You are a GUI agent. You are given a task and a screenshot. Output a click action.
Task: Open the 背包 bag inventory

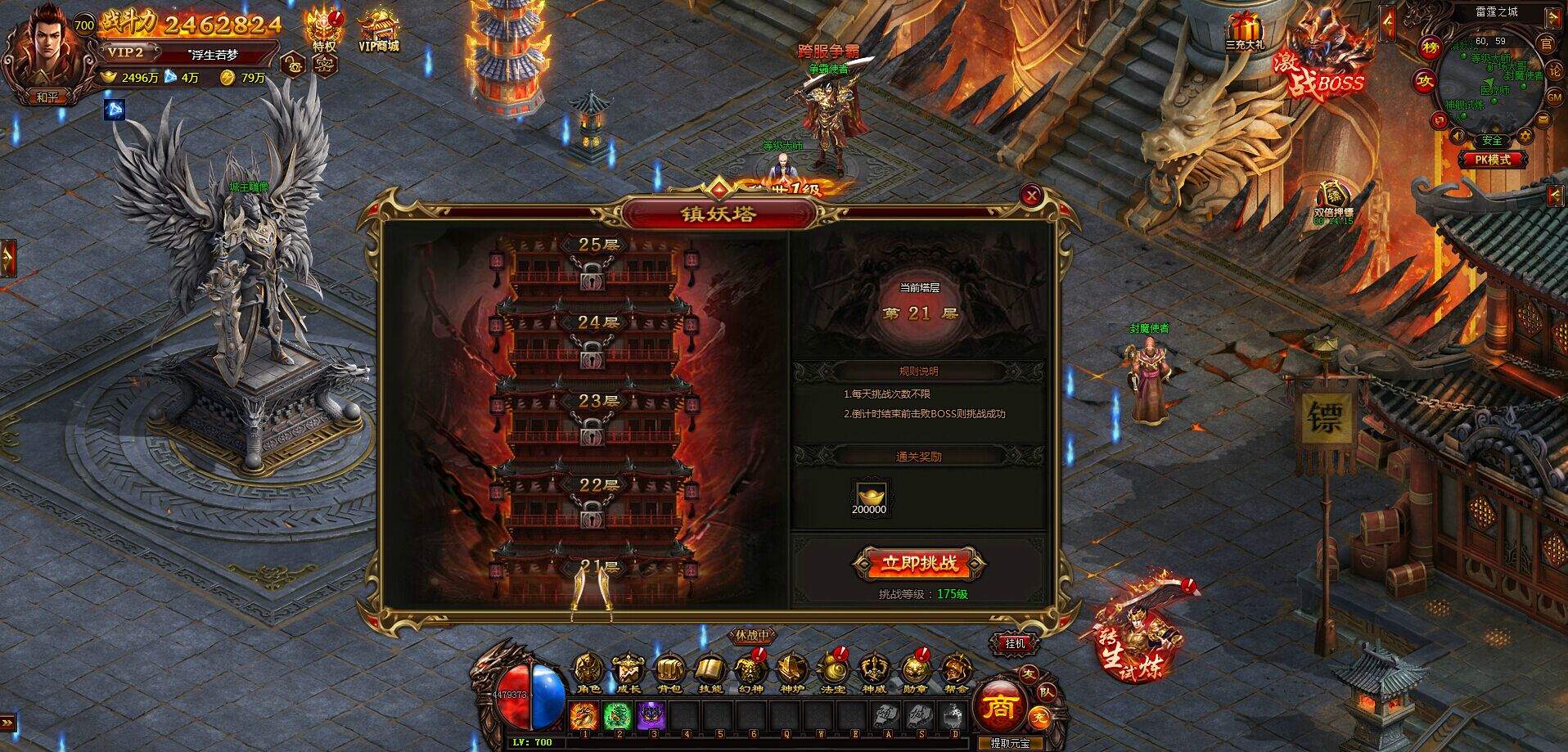(x=669, y=672)
